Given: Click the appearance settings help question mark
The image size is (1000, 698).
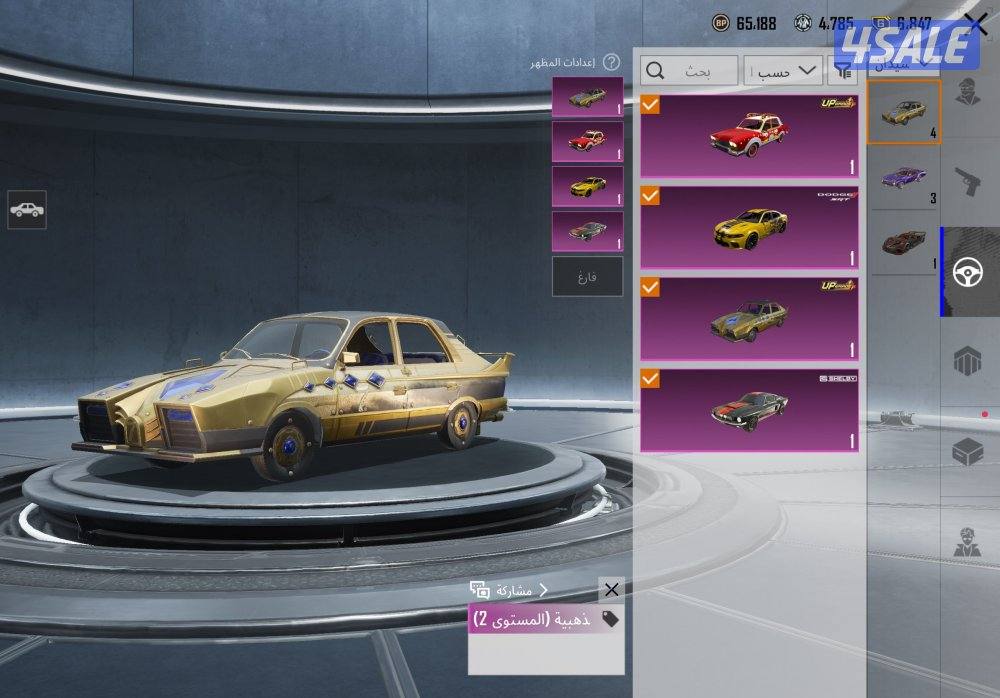Looking at the screenshot, I should pos(612,62).
